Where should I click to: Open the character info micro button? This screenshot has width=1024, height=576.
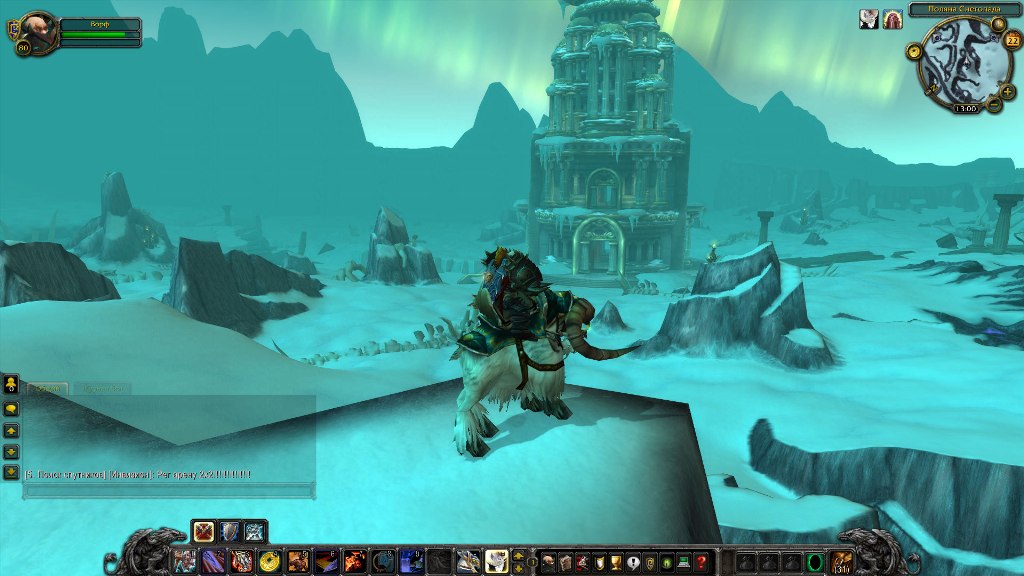548,562
